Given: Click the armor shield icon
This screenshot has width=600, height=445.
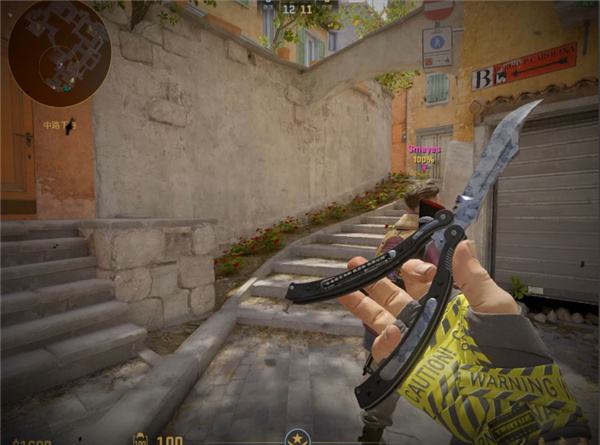Looking at the screenshot, I should (x=140, y=438).
